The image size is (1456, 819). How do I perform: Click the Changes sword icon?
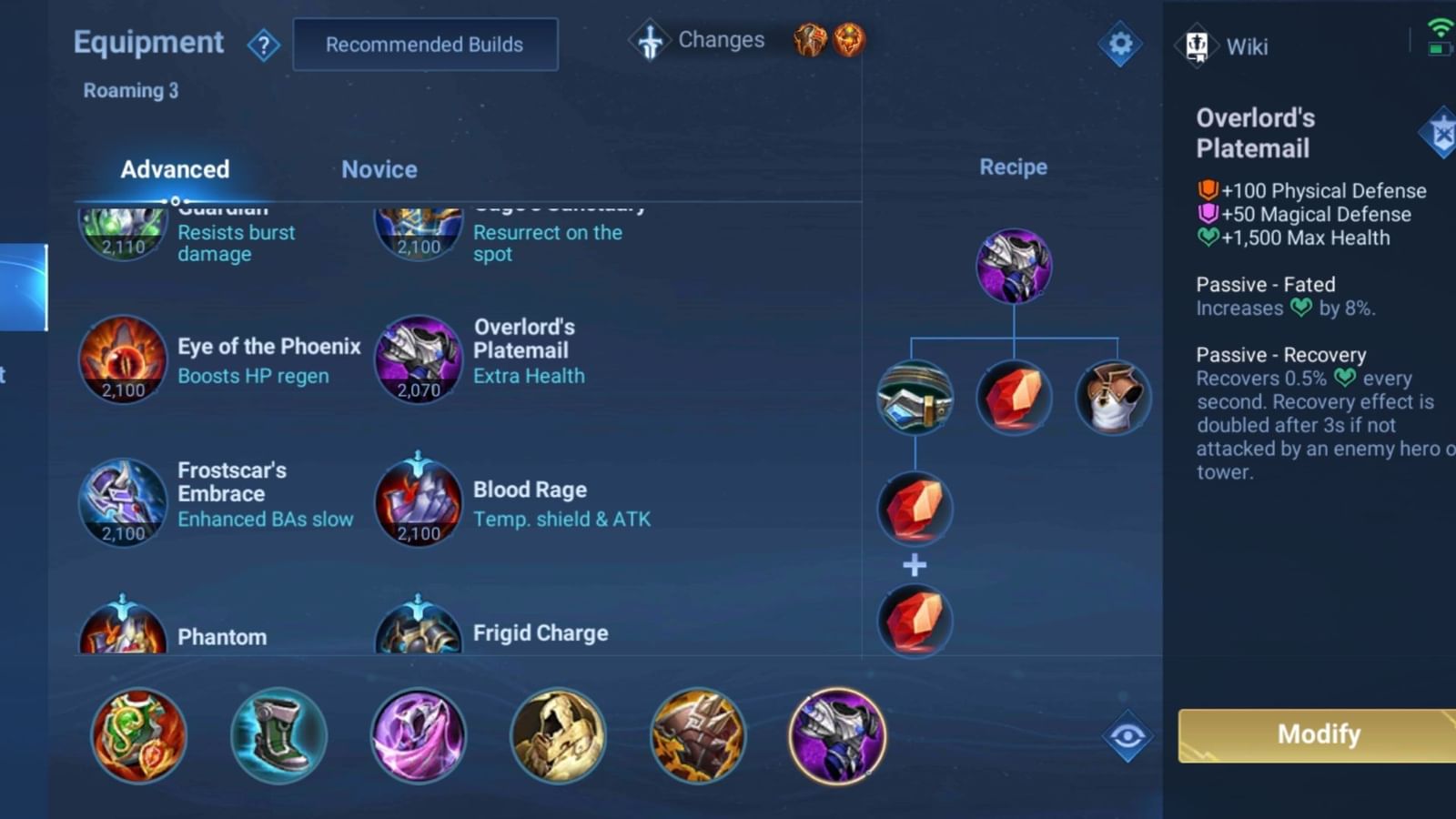coord(650,39)
